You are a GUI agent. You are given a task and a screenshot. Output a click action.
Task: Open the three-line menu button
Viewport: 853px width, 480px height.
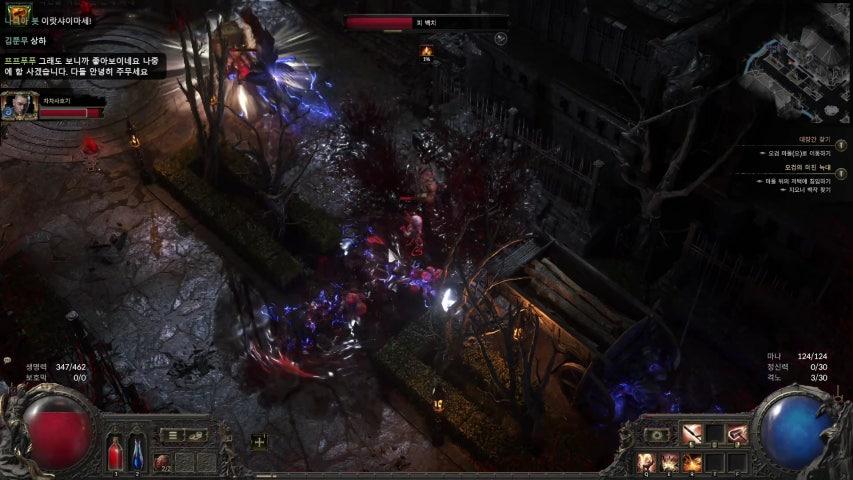point(173,435)
